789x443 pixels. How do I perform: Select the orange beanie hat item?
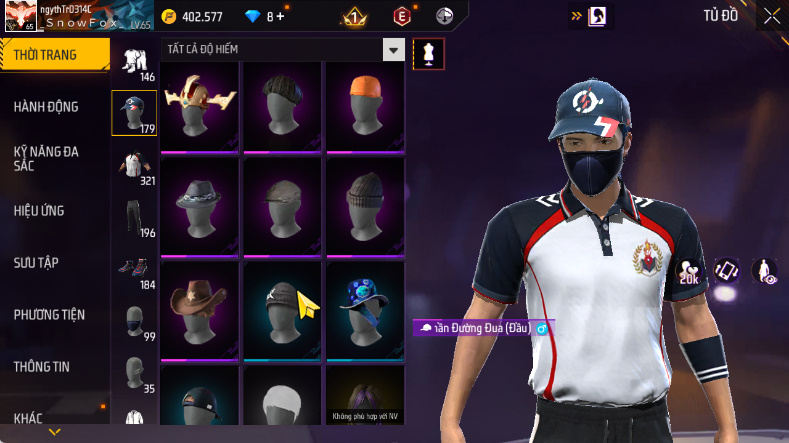pos(364,106)
